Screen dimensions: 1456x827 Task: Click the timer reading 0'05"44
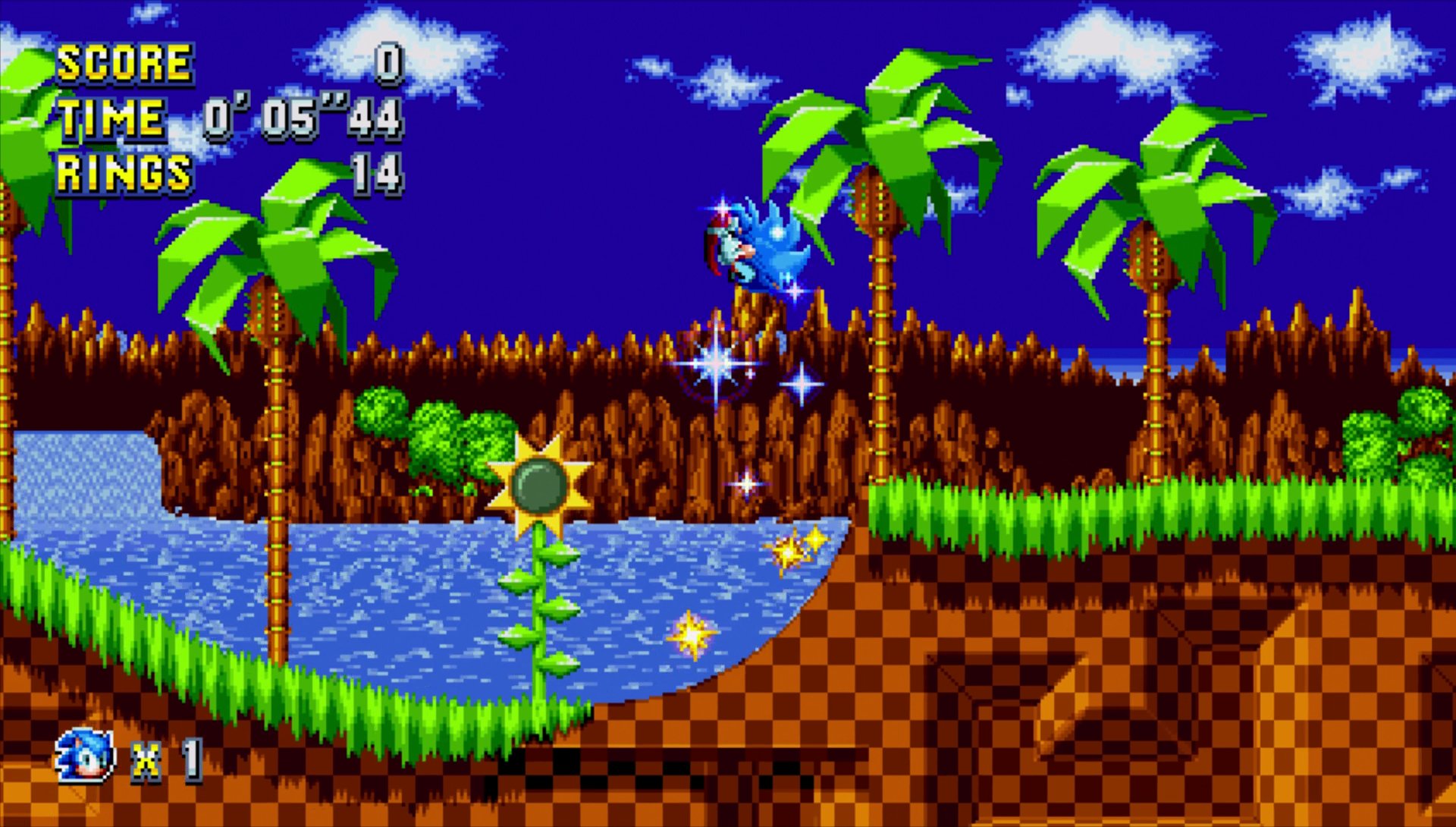pos(303,118)
